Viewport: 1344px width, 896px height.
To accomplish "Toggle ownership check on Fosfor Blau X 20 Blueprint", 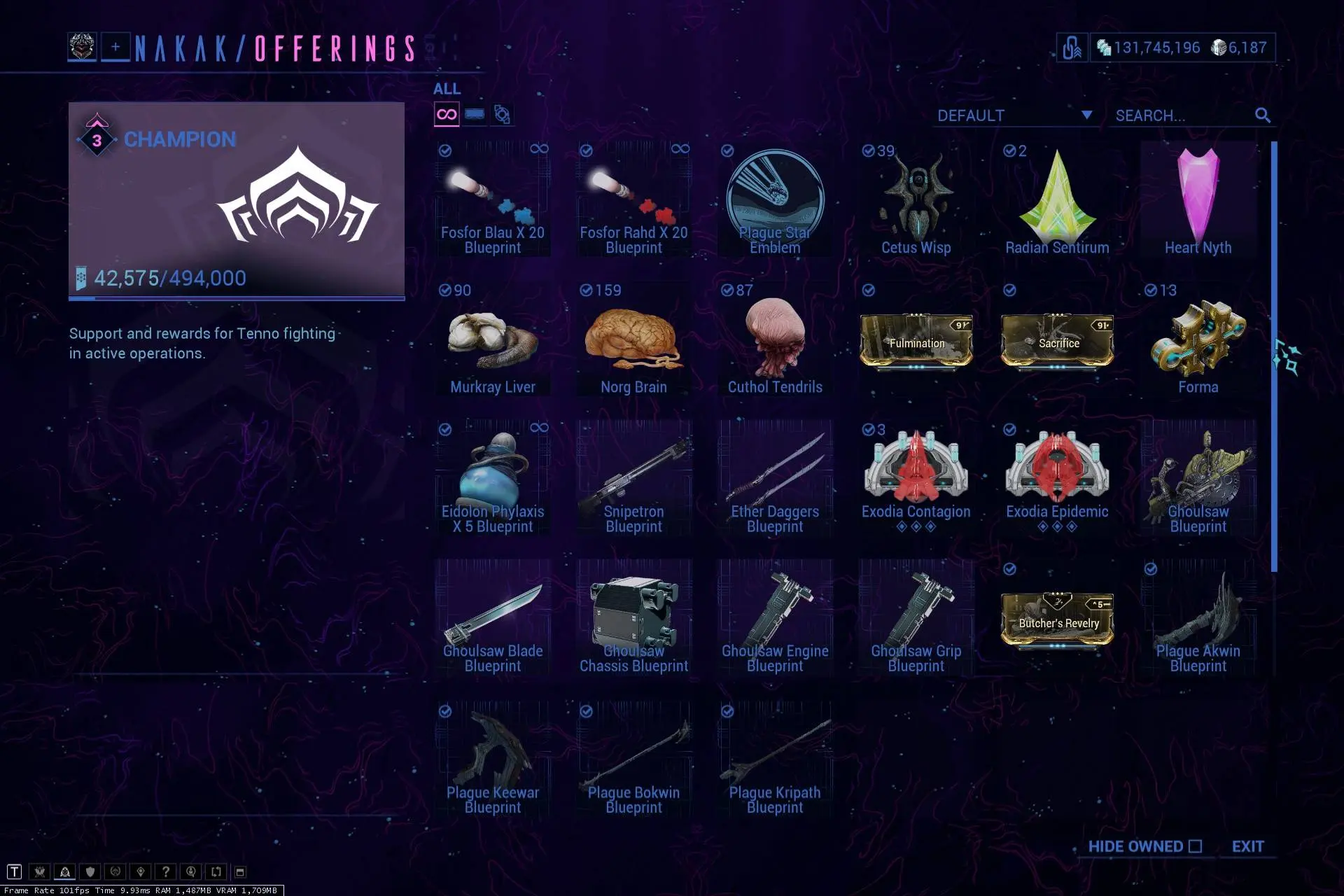I will pyautogui.click(x=446, y=150).
